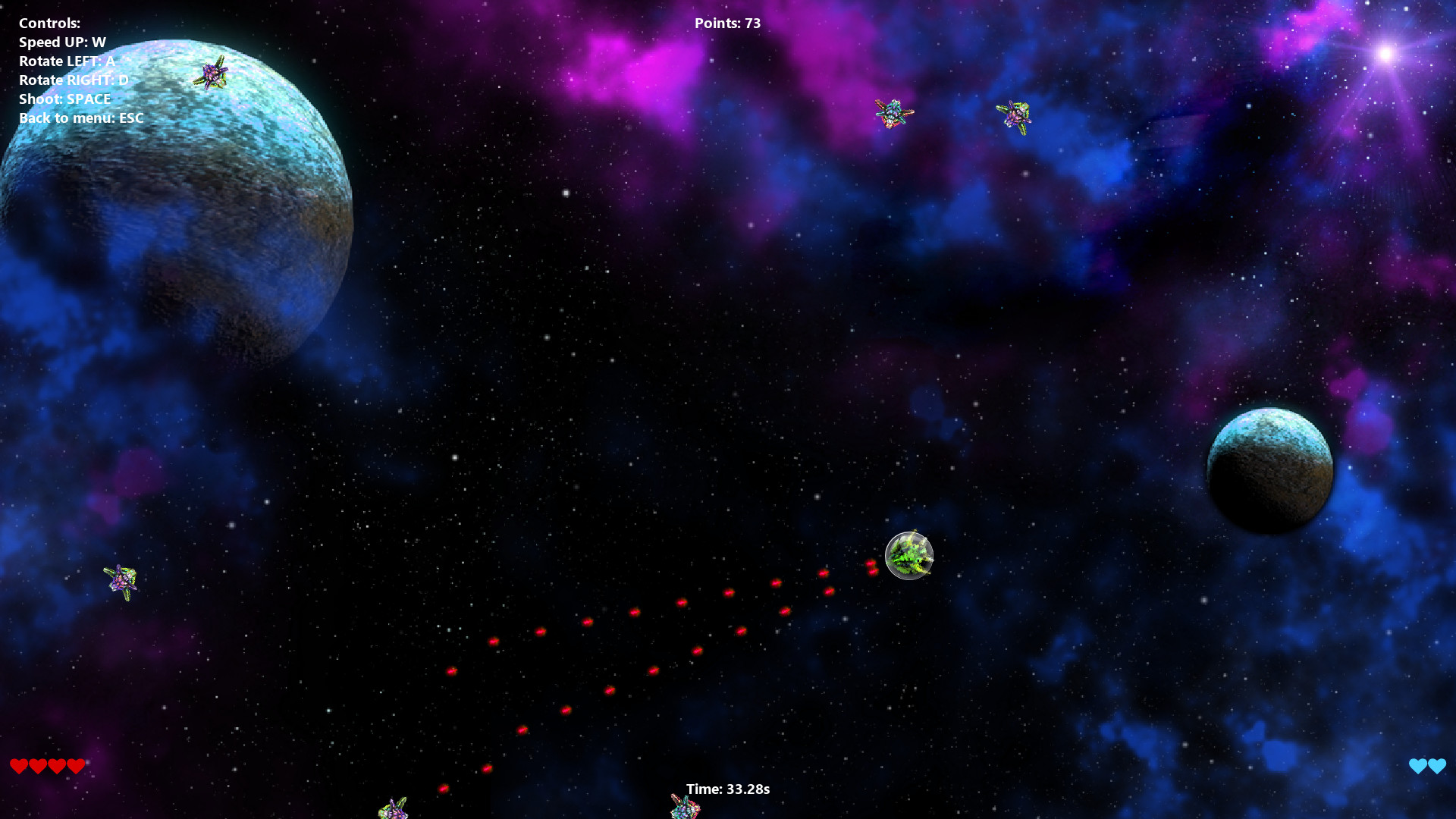
Task: Select the enemy ship on the left edge
Action: point(121,582)
